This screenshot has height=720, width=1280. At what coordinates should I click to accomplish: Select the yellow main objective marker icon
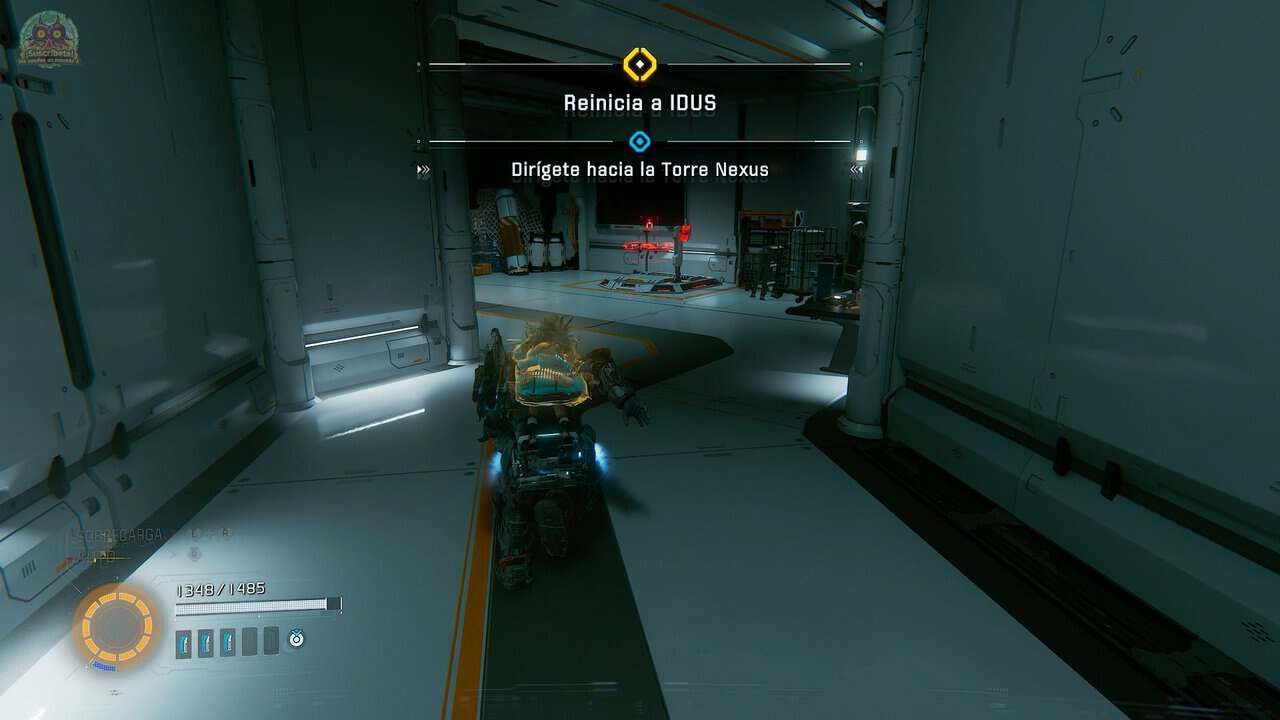click(x=639, y=65)
